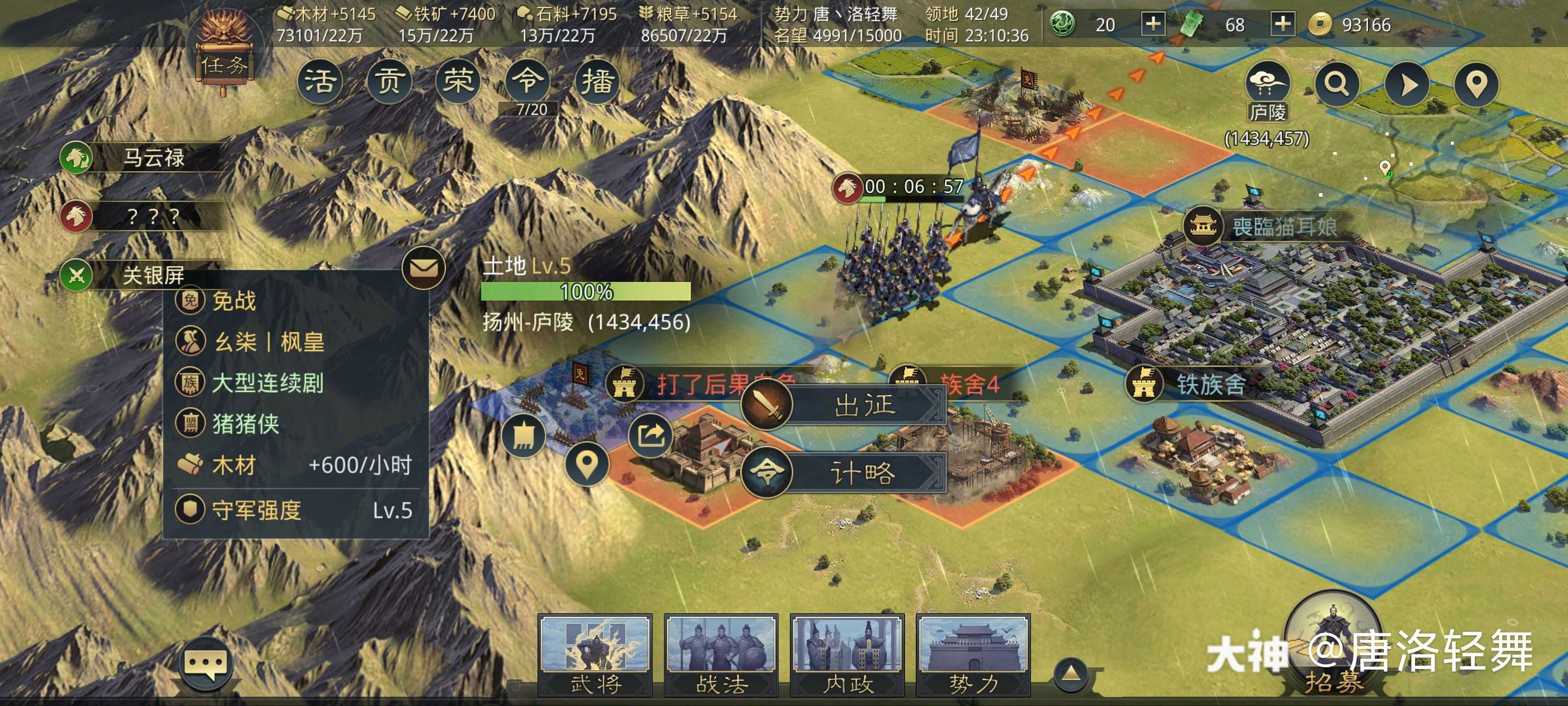
Task: Open the 贡 contribution icon
Action: [x=389, y=81]
